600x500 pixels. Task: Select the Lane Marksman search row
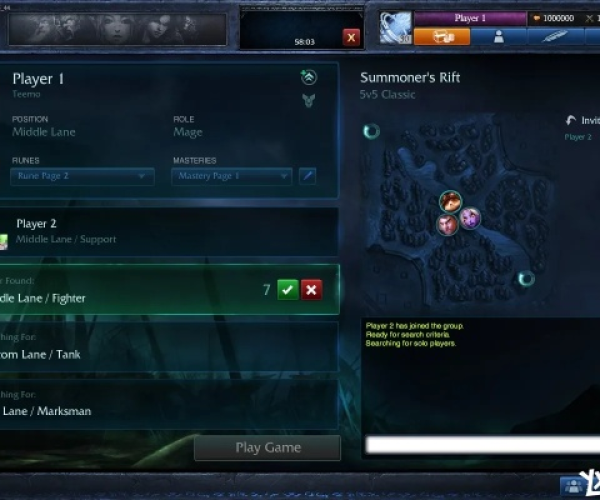(170, 404)
